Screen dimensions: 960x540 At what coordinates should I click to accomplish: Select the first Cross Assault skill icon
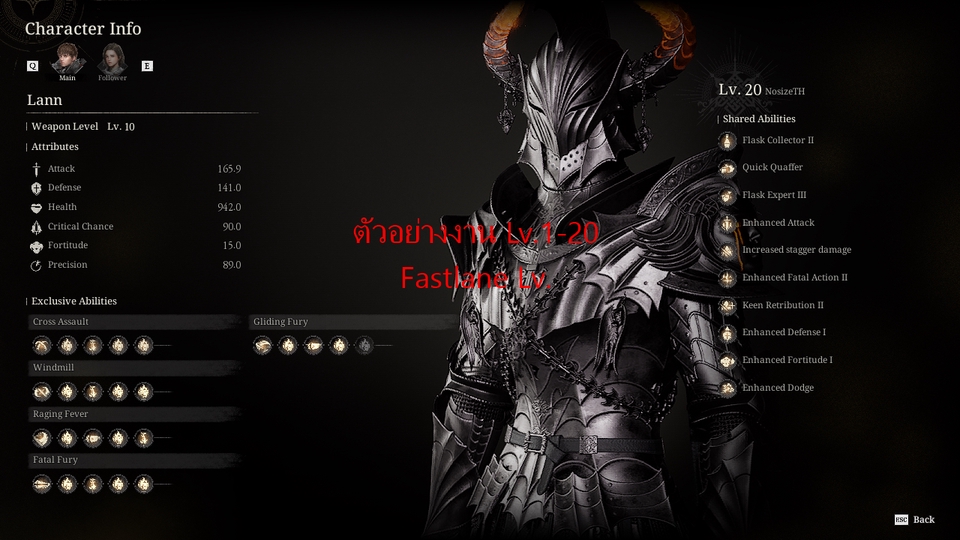click(42, 345)
